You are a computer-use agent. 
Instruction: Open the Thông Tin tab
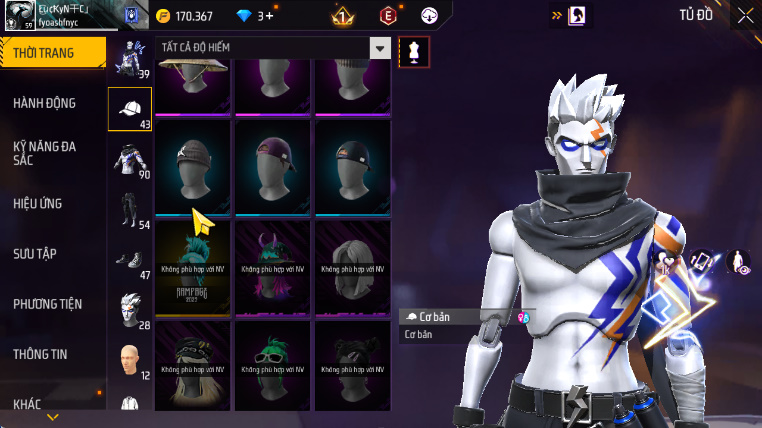click(40, 354)
